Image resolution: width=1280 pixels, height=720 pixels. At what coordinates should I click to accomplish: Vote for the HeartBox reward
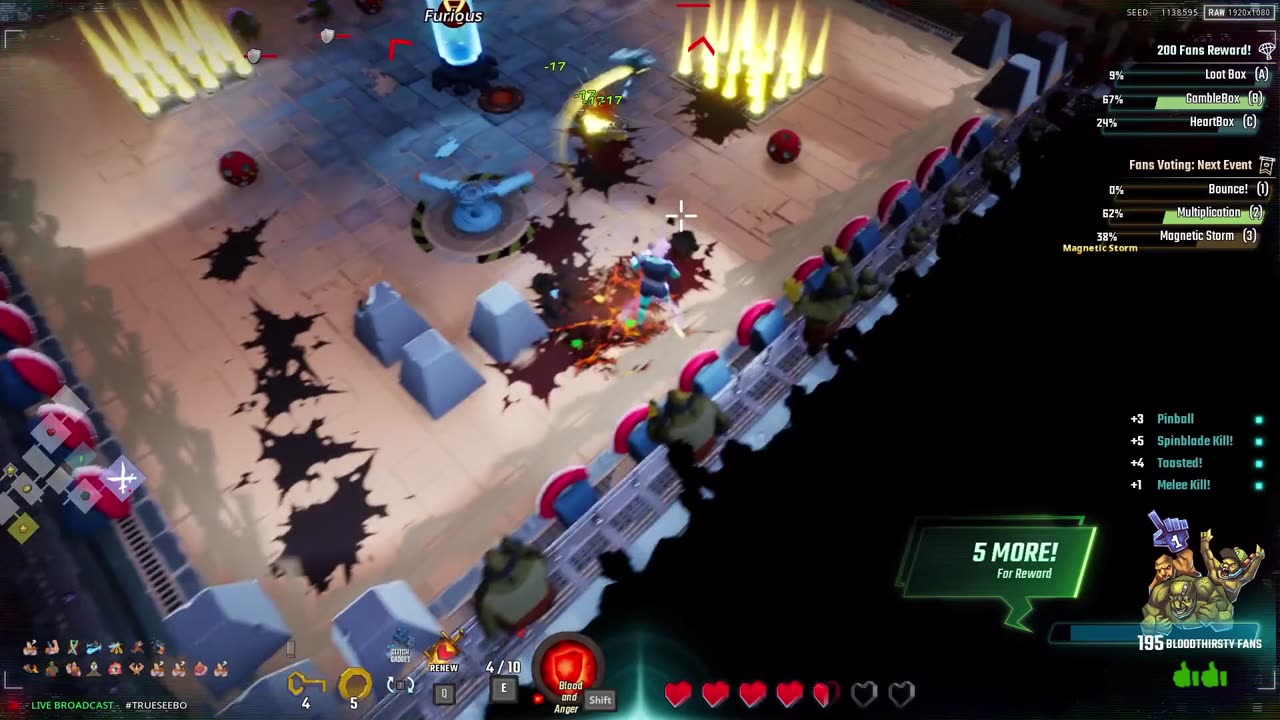click(x=1212, y=122)
